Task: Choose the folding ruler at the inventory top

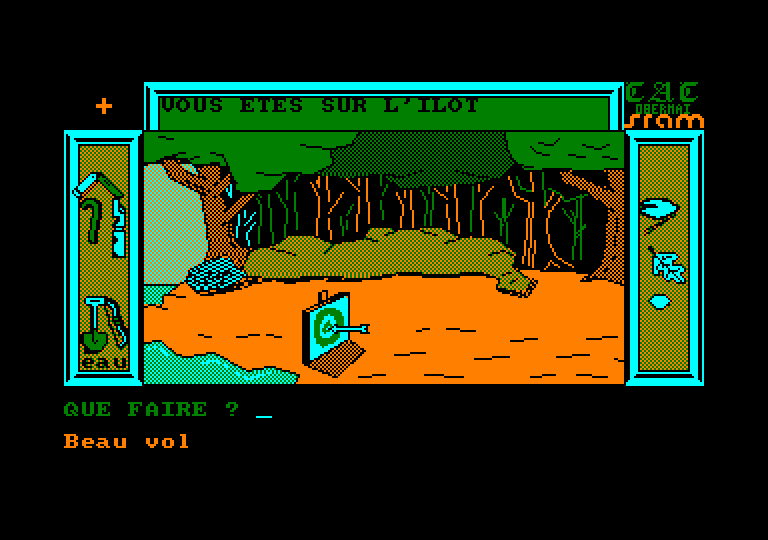Action: (96, 183)
